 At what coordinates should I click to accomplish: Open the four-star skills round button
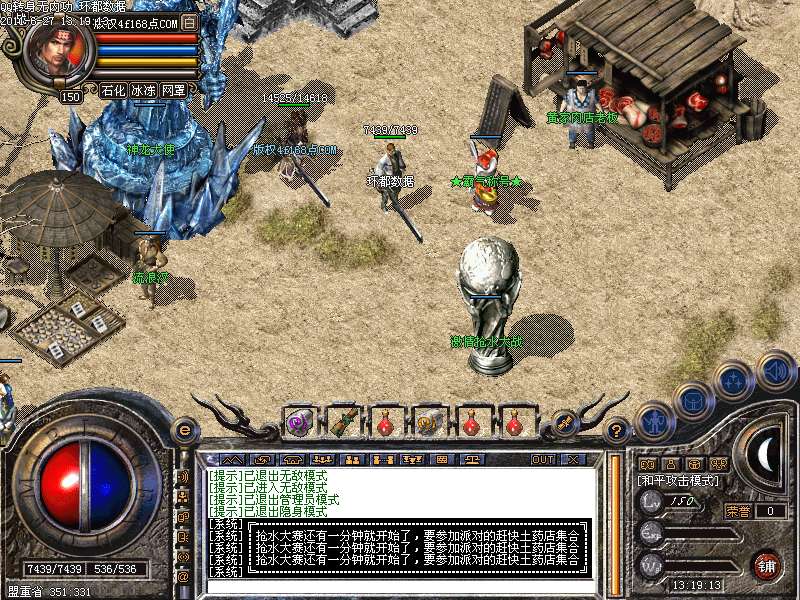[733, 381]
